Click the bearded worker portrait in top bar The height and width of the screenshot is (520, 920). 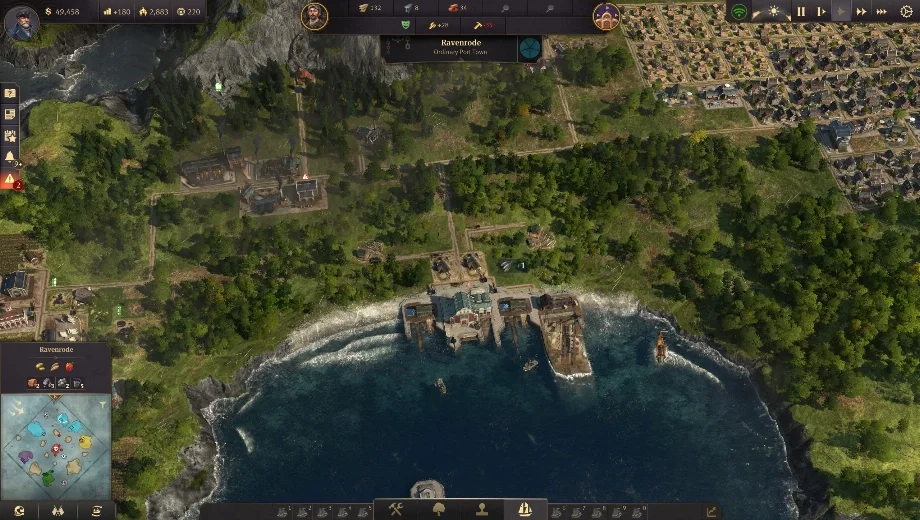tap(315, 16)
